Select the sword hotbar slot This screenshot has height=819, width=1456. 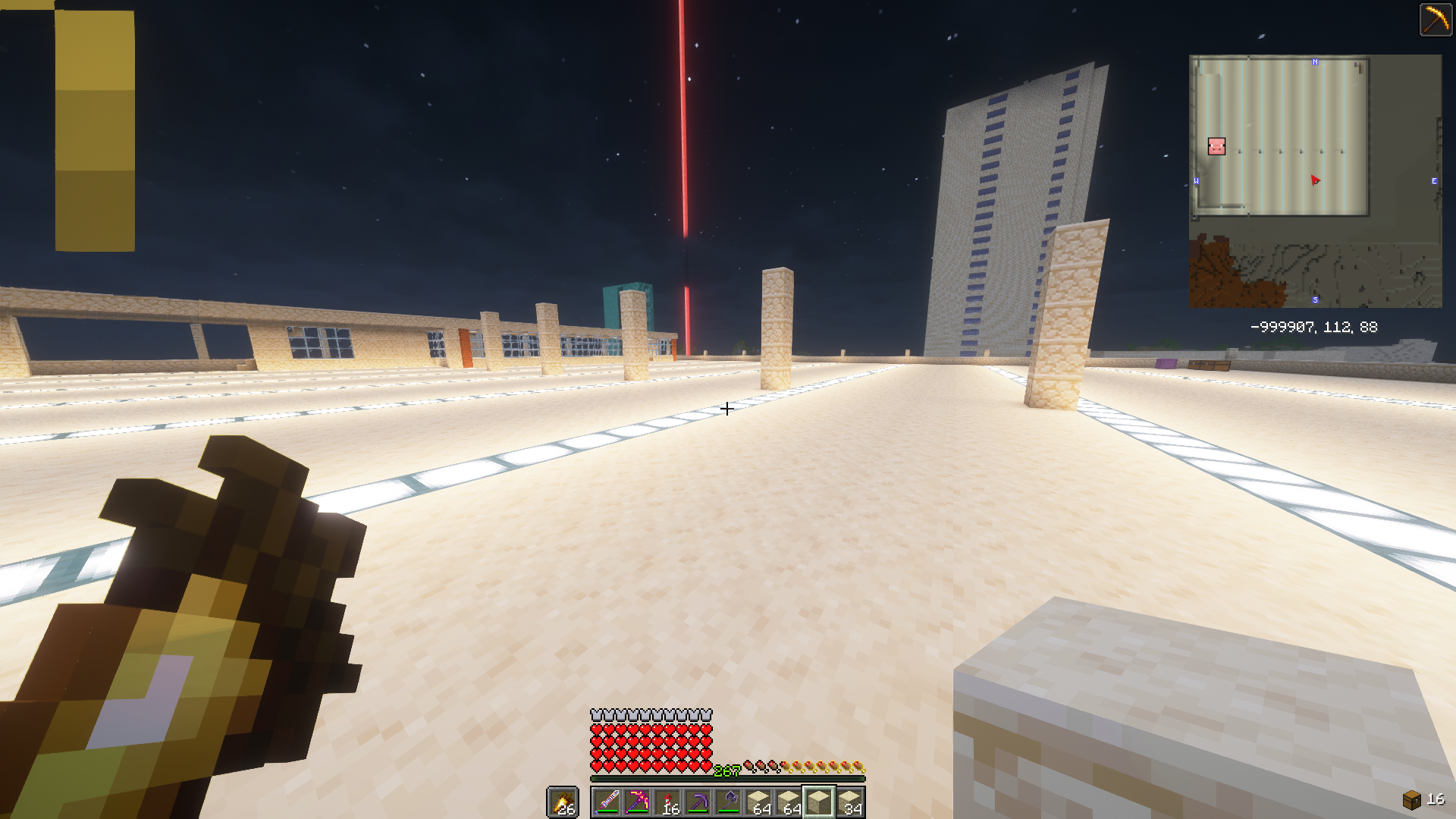point(607,802)
